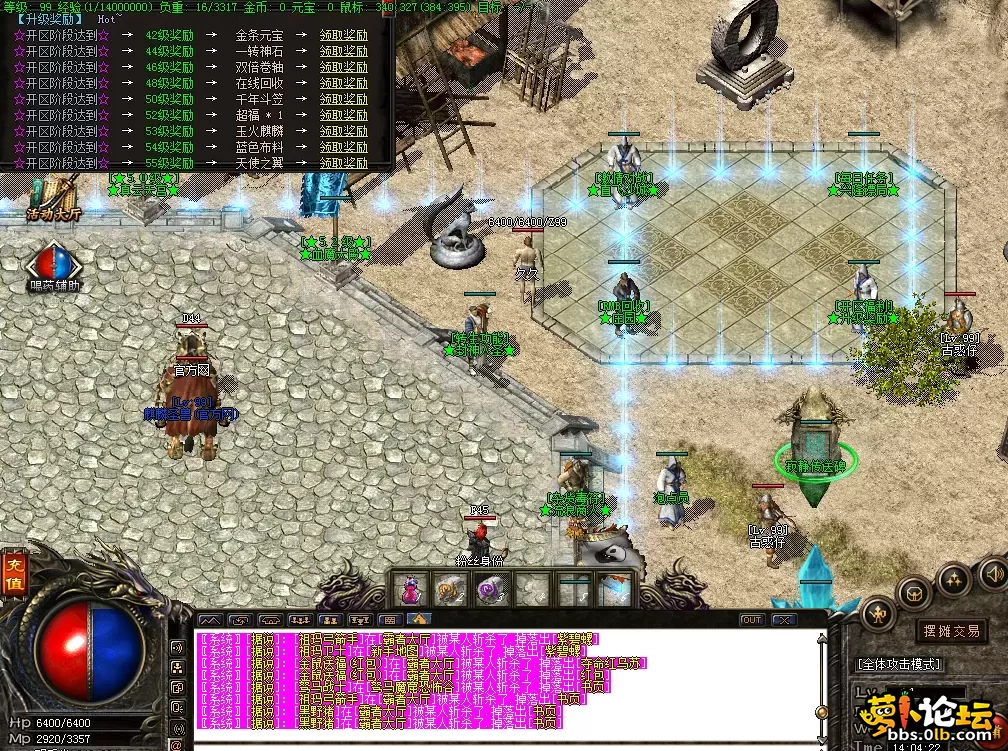Claim the 千年斗笠 level 50 reward
The width and height of the screenshot is (1008, 751).
tap(343, 99)
